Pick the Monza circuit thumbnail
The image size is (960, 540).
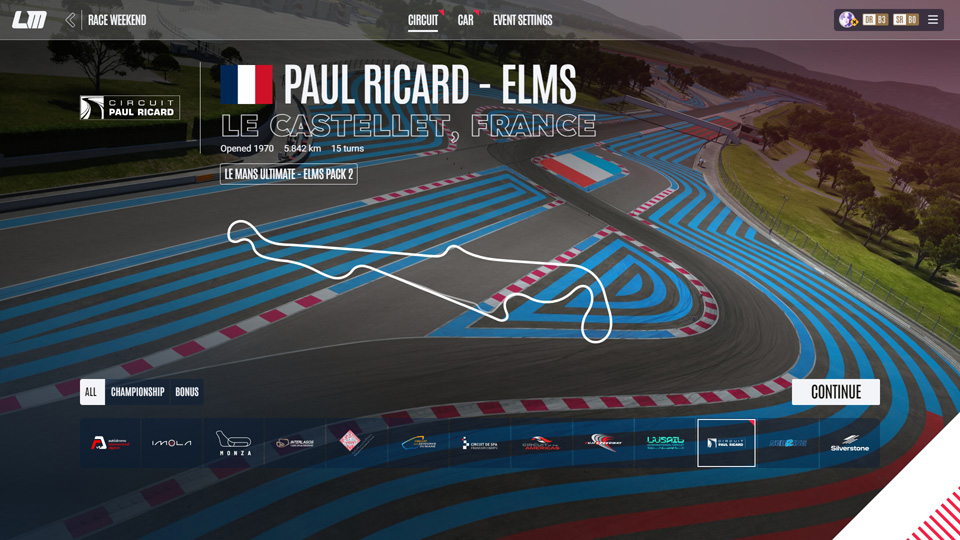pyautogui.click(x=233, y=443)
